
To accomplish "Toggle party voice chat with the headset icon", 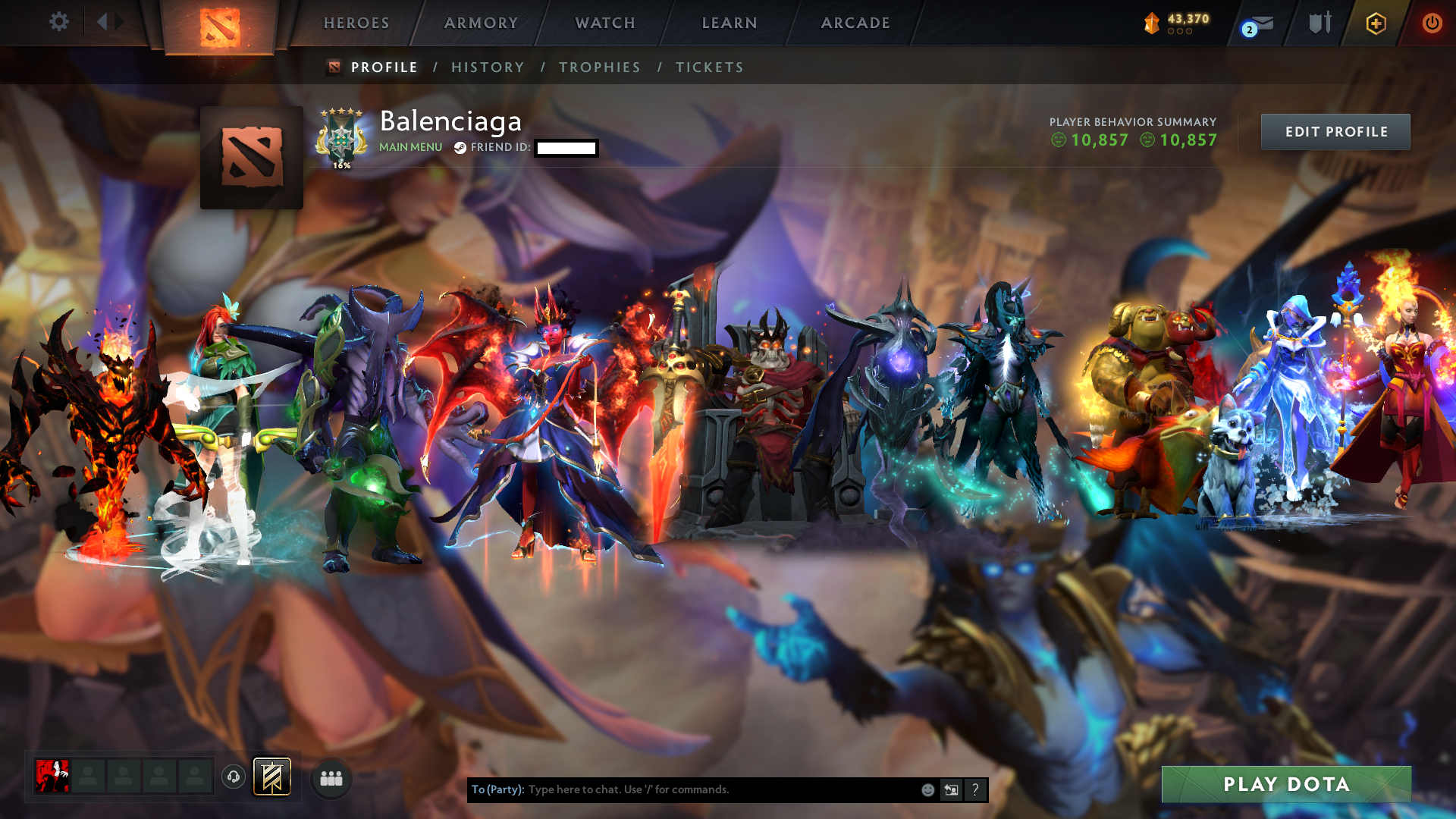I will [233, 777].
